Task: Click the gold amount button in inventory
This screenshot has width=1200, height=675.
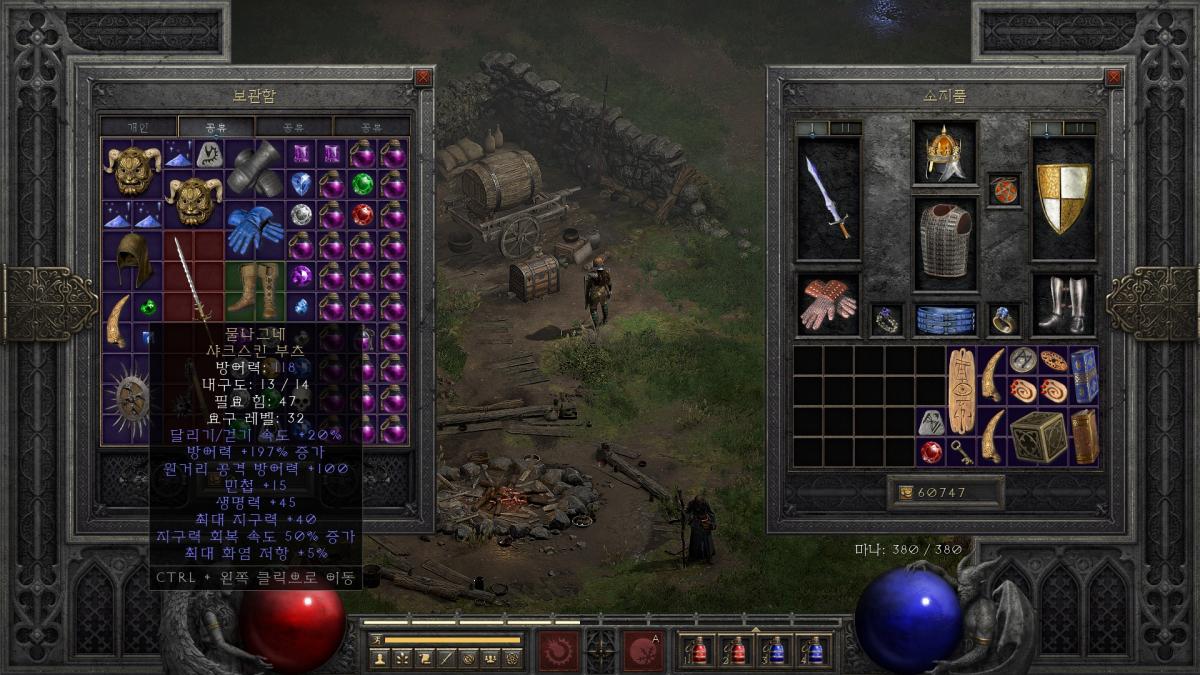Action: (944, 493)
